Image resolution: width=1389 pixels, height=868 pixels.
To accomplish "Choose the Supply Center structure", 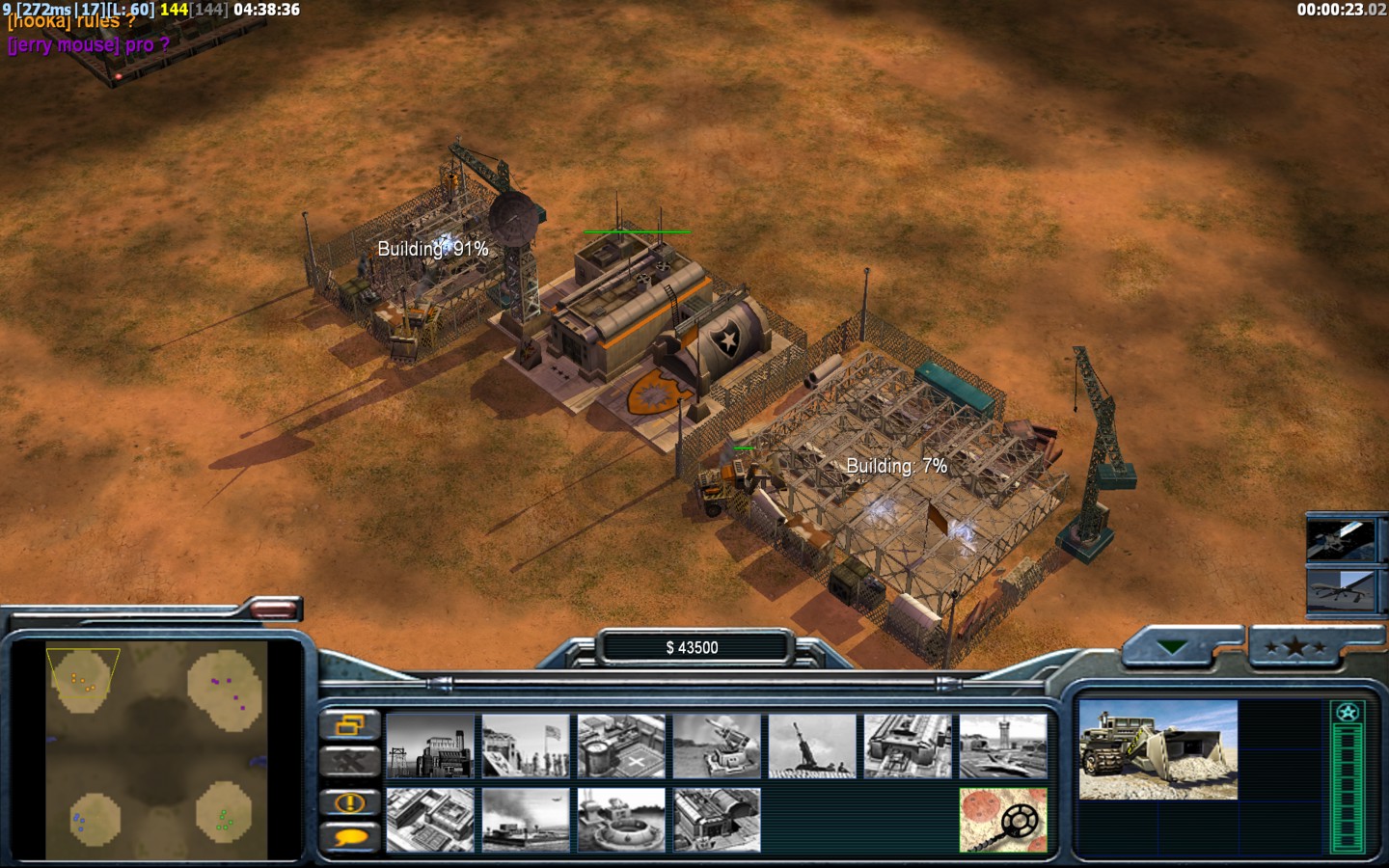I will [621, 746].
